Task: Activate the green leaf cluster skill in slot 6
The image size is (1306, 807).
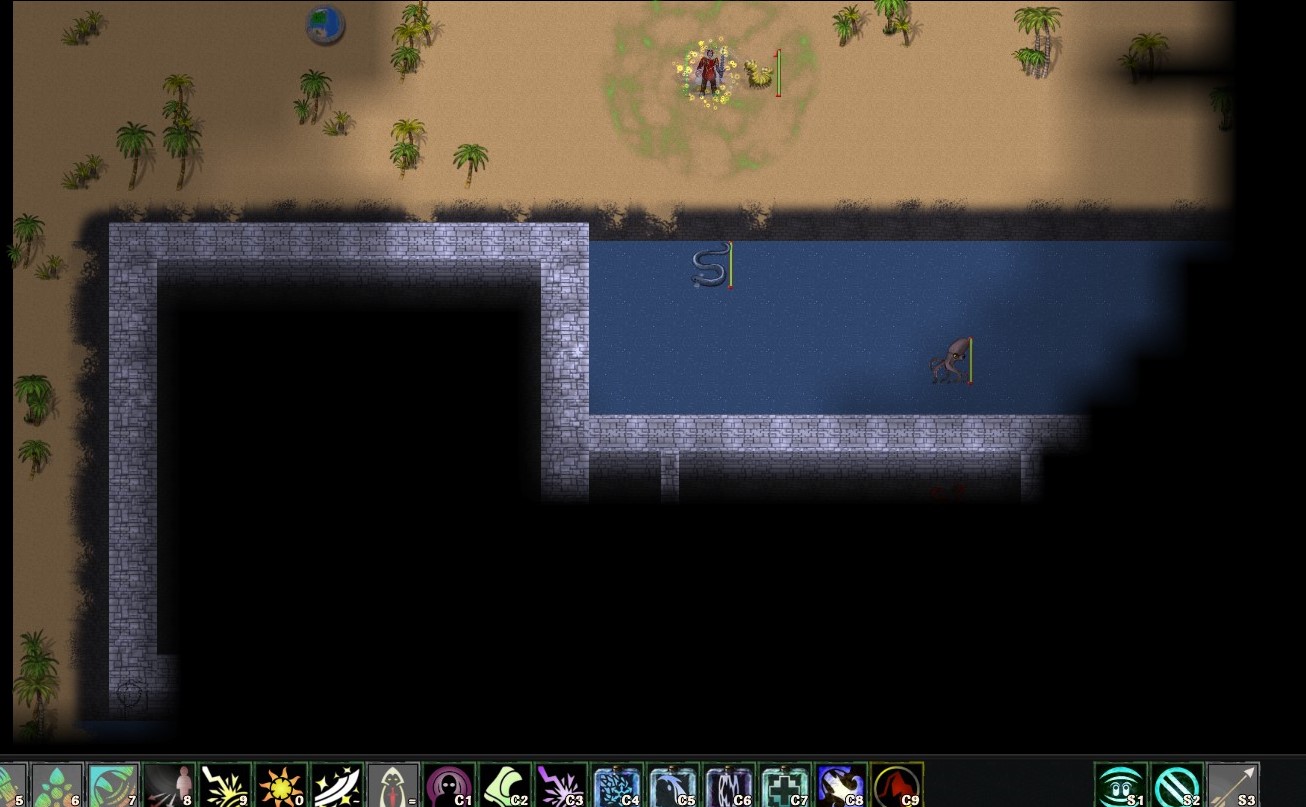Action: (56, 785)
